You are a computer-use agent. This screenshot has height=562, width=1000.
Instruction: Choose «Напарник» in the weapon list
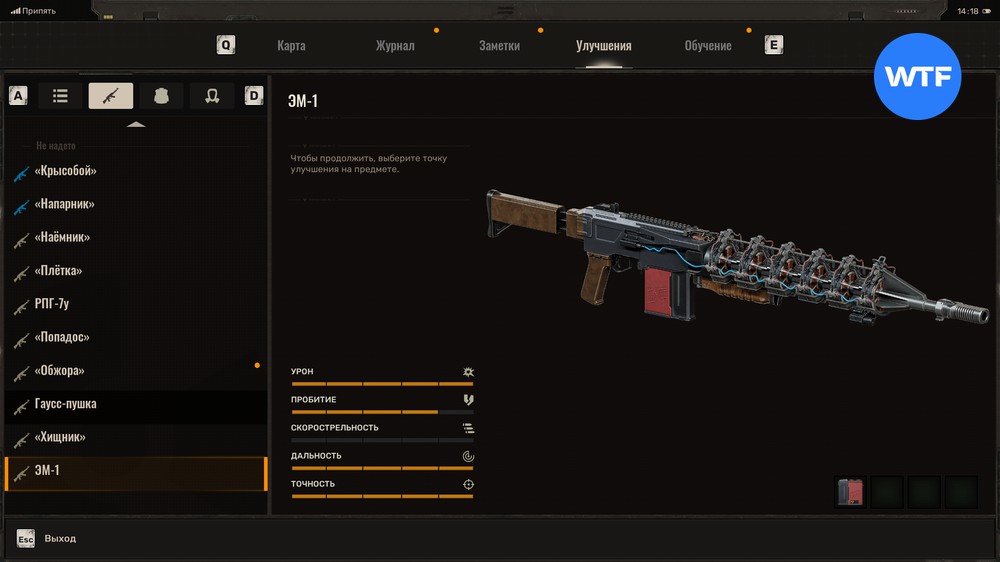(x=65, y=204)
